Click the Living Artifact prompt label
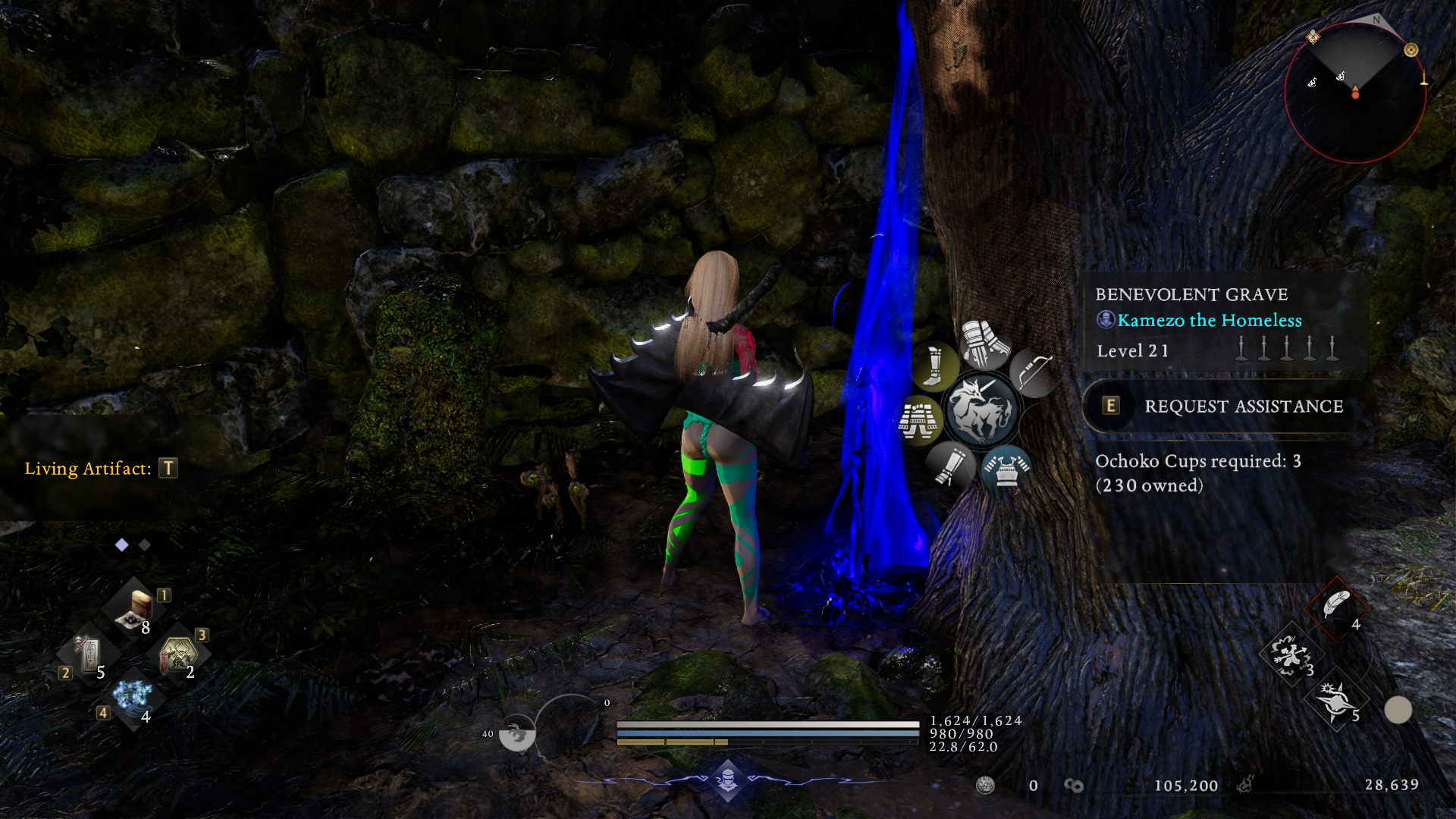Image resolution: width=1456 pixels, height=819 pixels. 88,469
